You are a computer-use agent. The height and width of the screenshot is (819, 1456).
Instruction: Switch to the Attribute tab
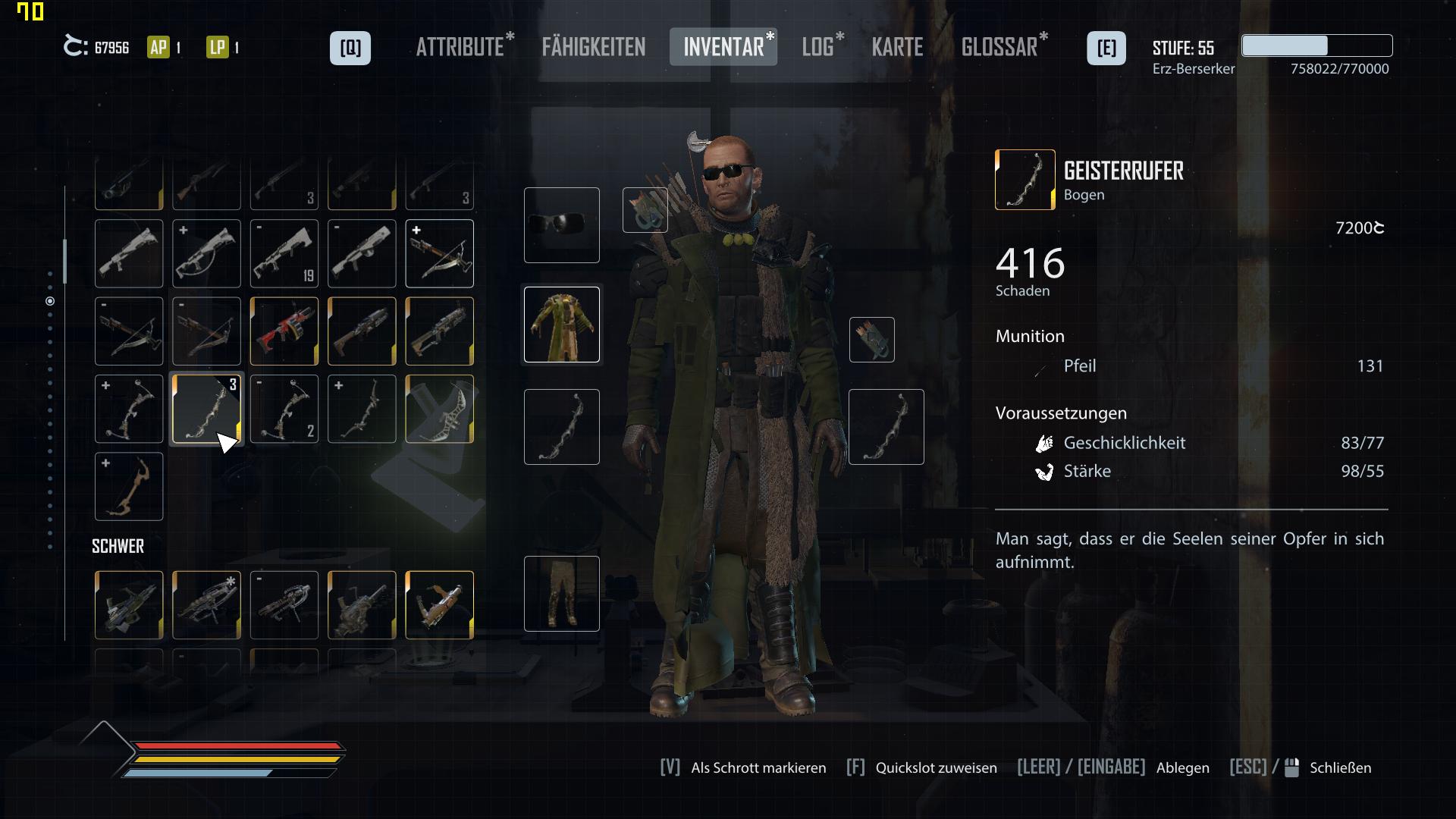click(x=460, y=48)
